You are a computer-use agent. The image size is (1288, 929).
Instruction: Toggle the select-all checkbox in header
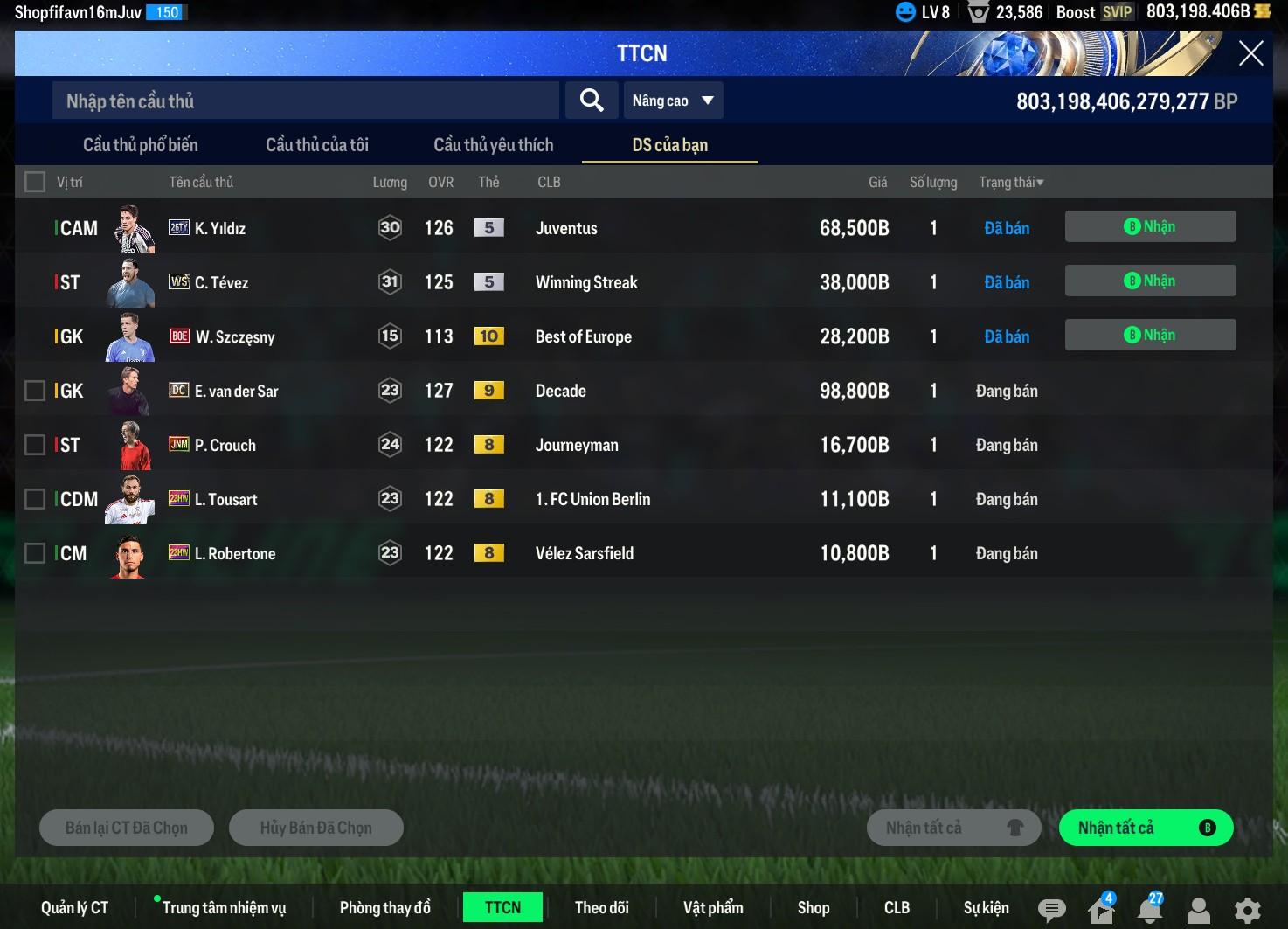pos(35,182)
